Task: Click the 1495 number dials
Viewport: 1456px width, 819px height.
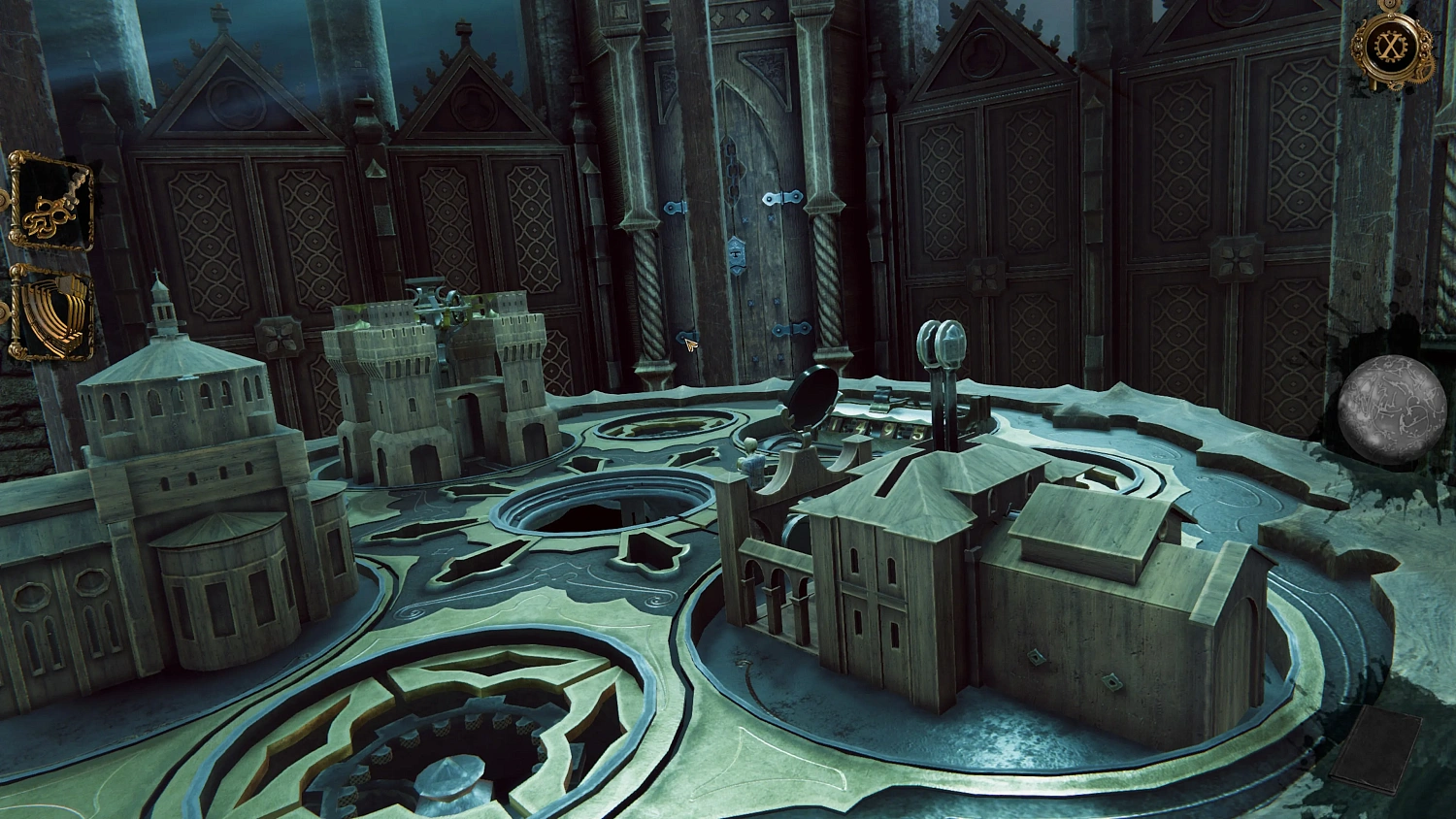Action: click(x=872, y=429)
